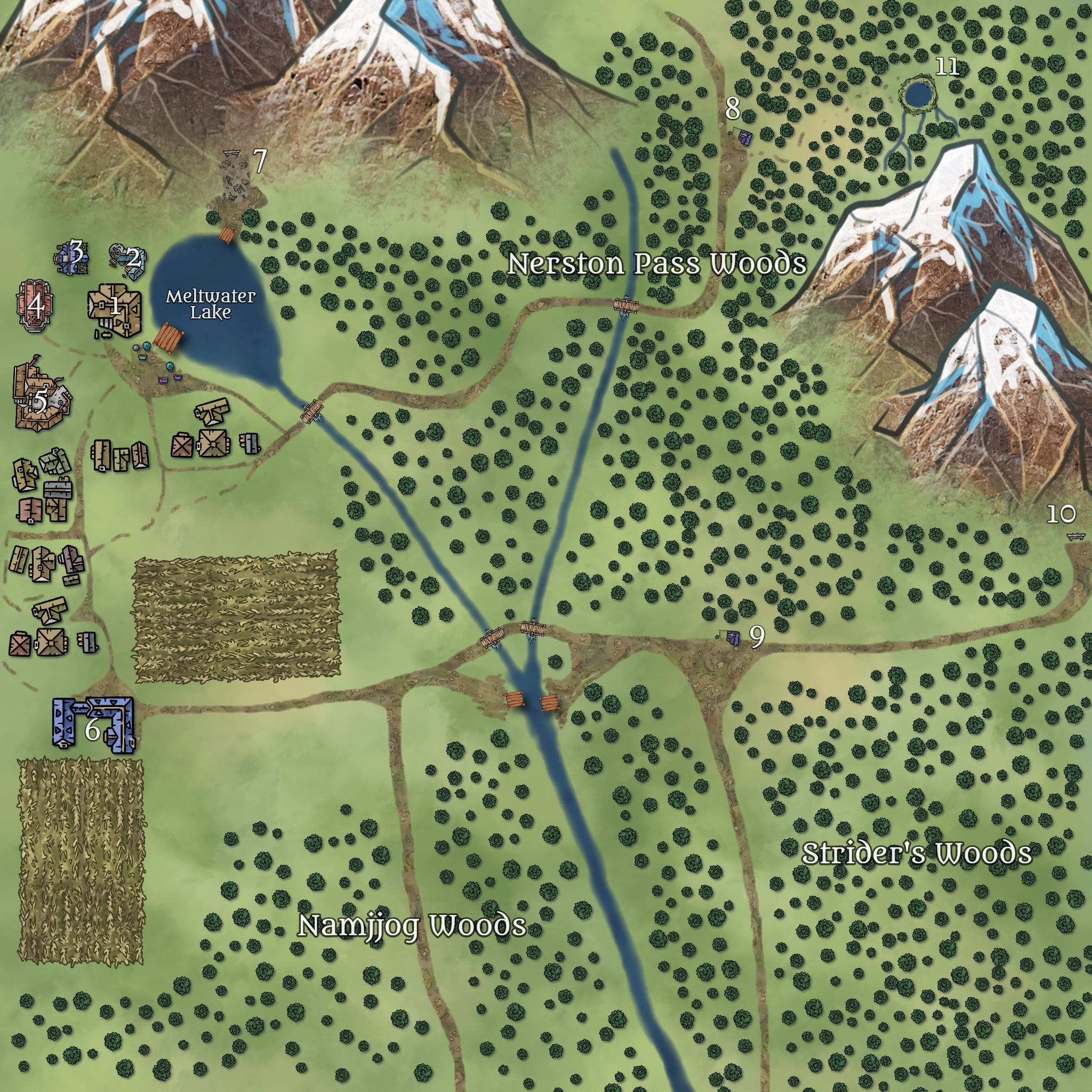The image size is (1092, 1092).
Task: Select location marker 4 on the red building
Action: click(36, 305)
